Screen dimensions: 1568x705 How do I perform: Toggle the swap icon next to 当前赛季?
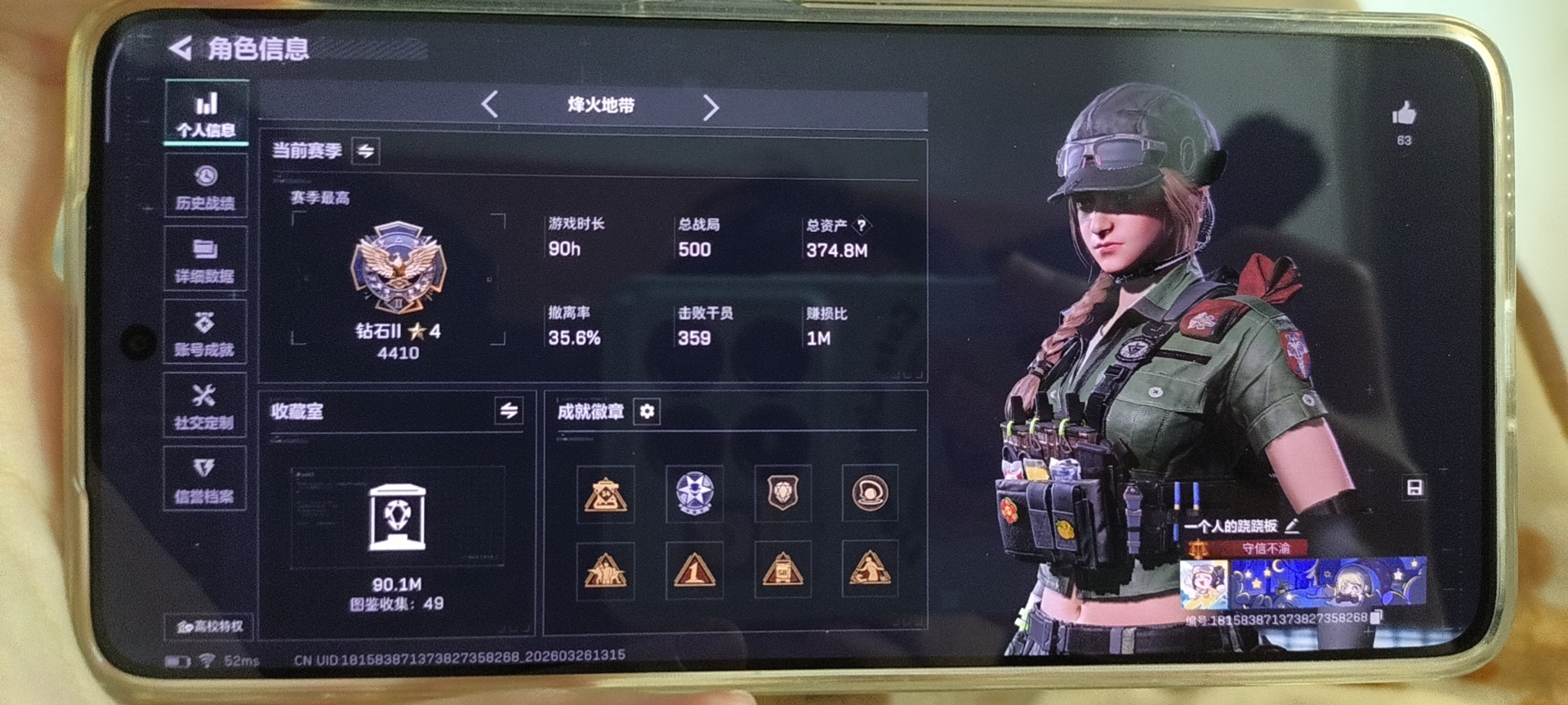tap(366, 151)
